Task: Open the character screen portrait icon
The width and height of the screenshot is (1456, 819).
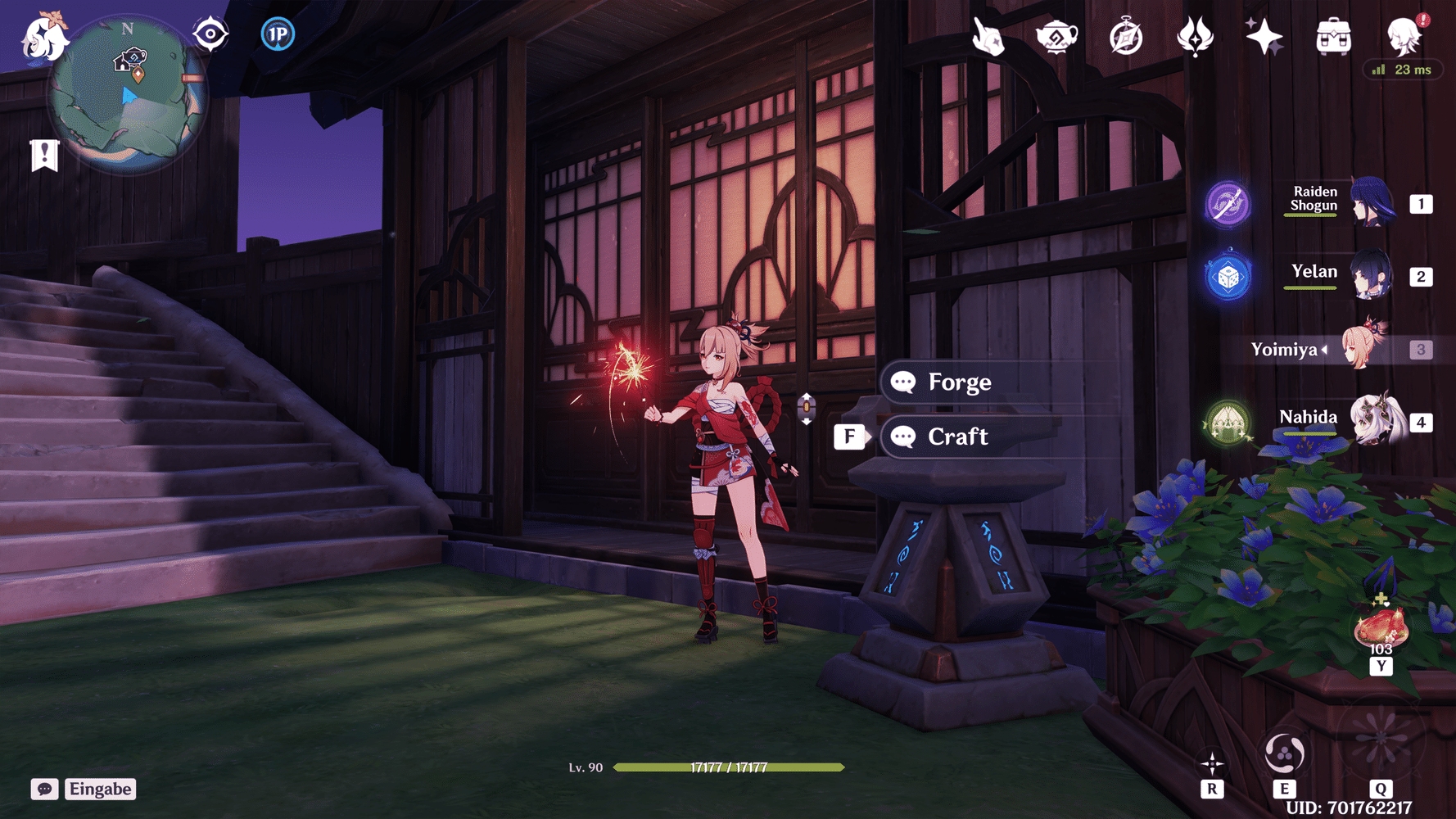Action: coord(1403,34)
